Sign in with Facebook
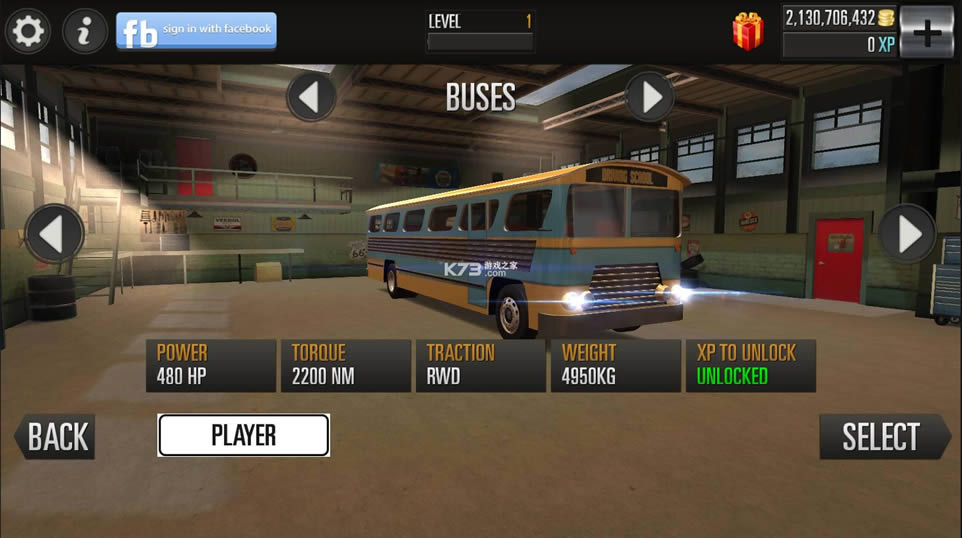 pos(196,31)
